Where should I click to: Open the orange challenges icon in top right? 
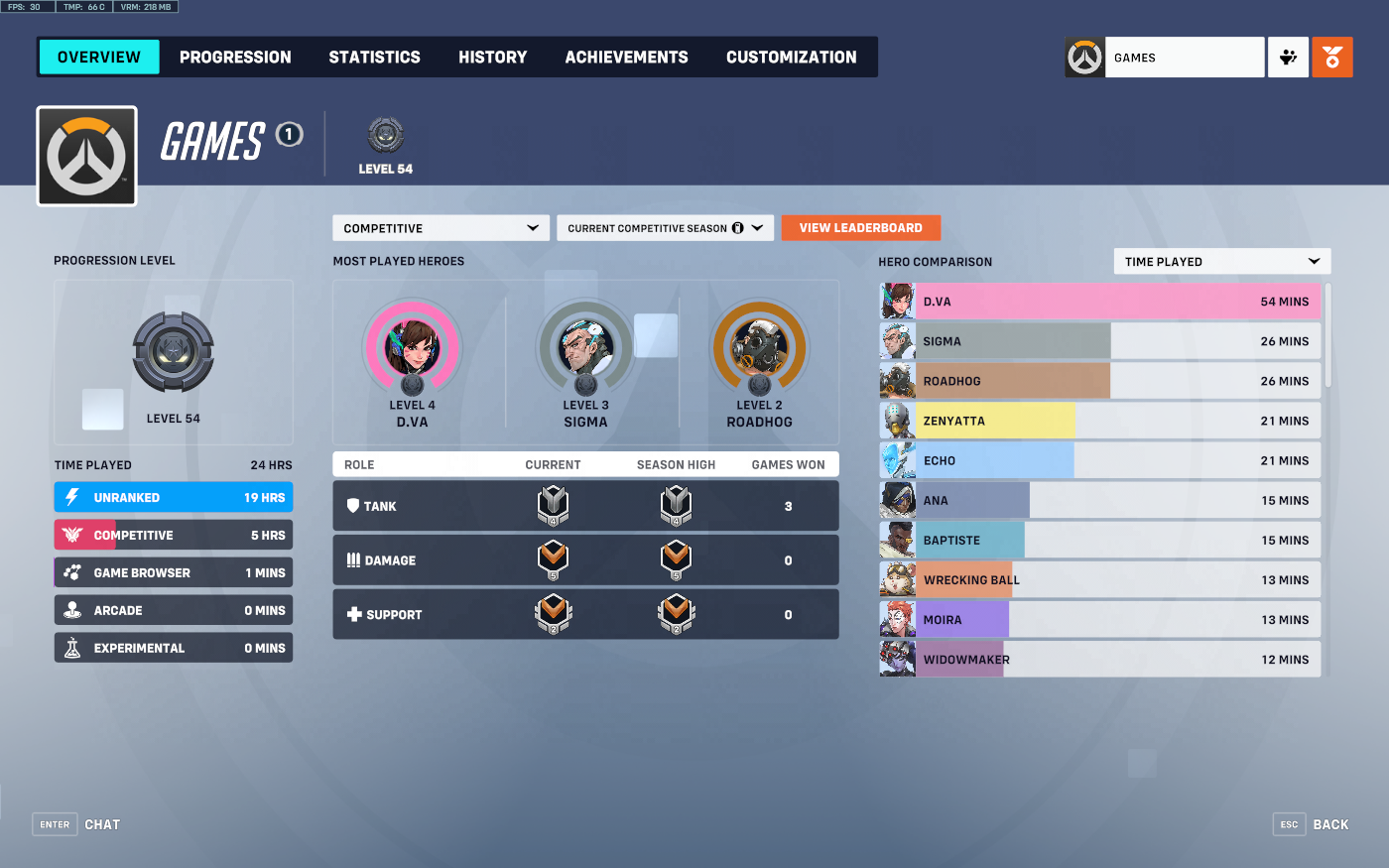pos(1332,57)
